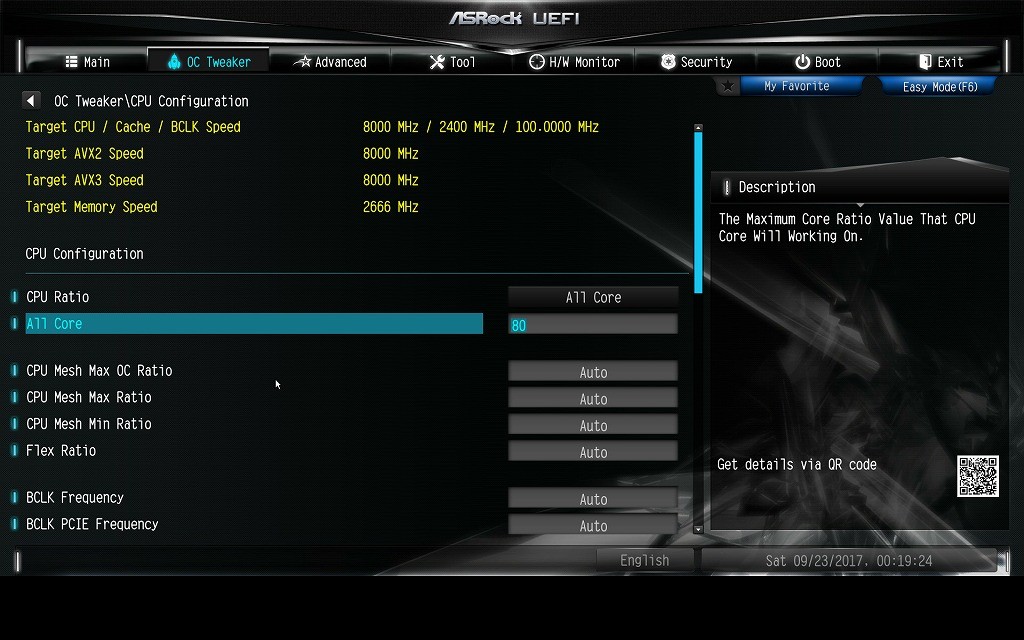This screenshot has width=1024, height=640.
Task: Open the Security tab
Action: 696,62
